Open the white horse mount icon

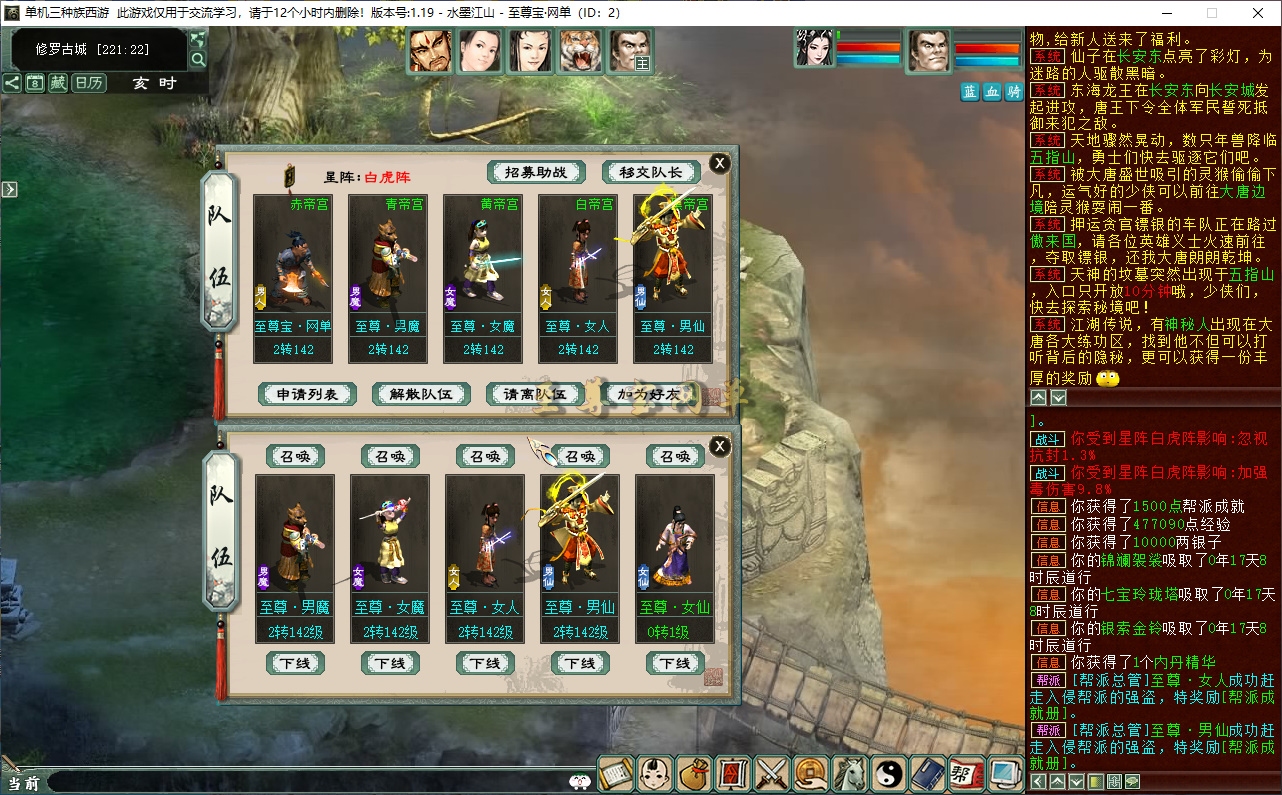click(x=850, y=773)
